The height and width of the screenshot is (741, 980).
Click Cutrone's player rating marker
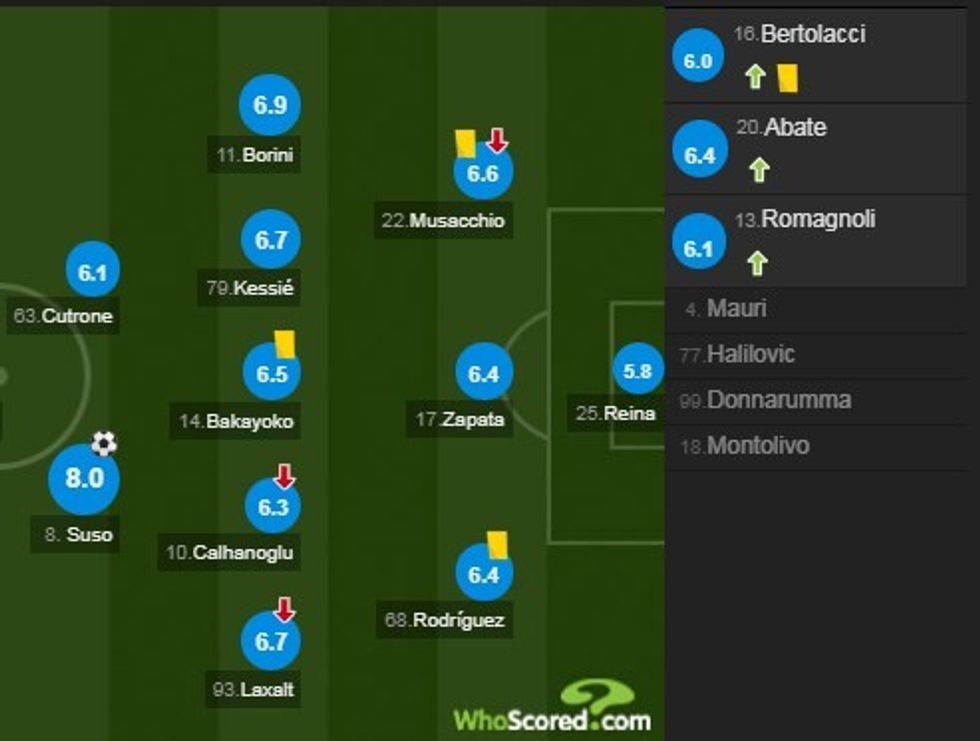coord(93,271)
